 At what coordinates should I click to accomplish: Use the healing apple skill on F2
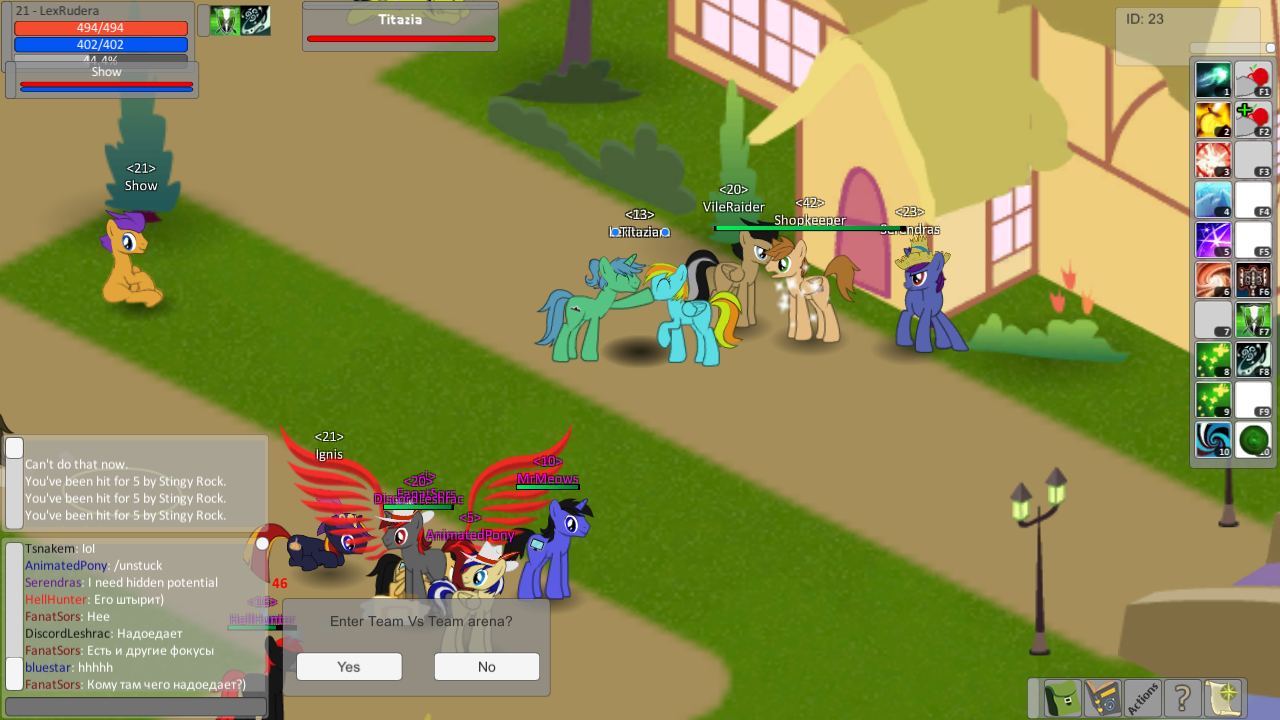pyautogui.click(x=1252, y=121)
